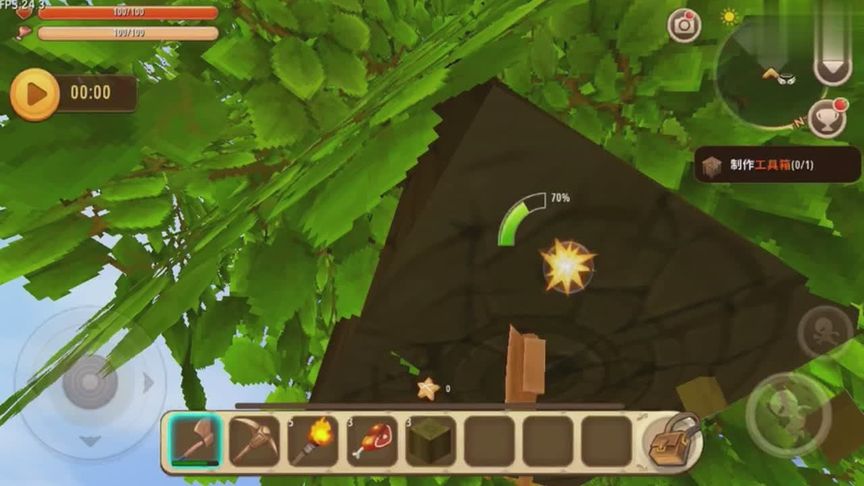
Task: Open the circular minimap
Action: point(768,75)
